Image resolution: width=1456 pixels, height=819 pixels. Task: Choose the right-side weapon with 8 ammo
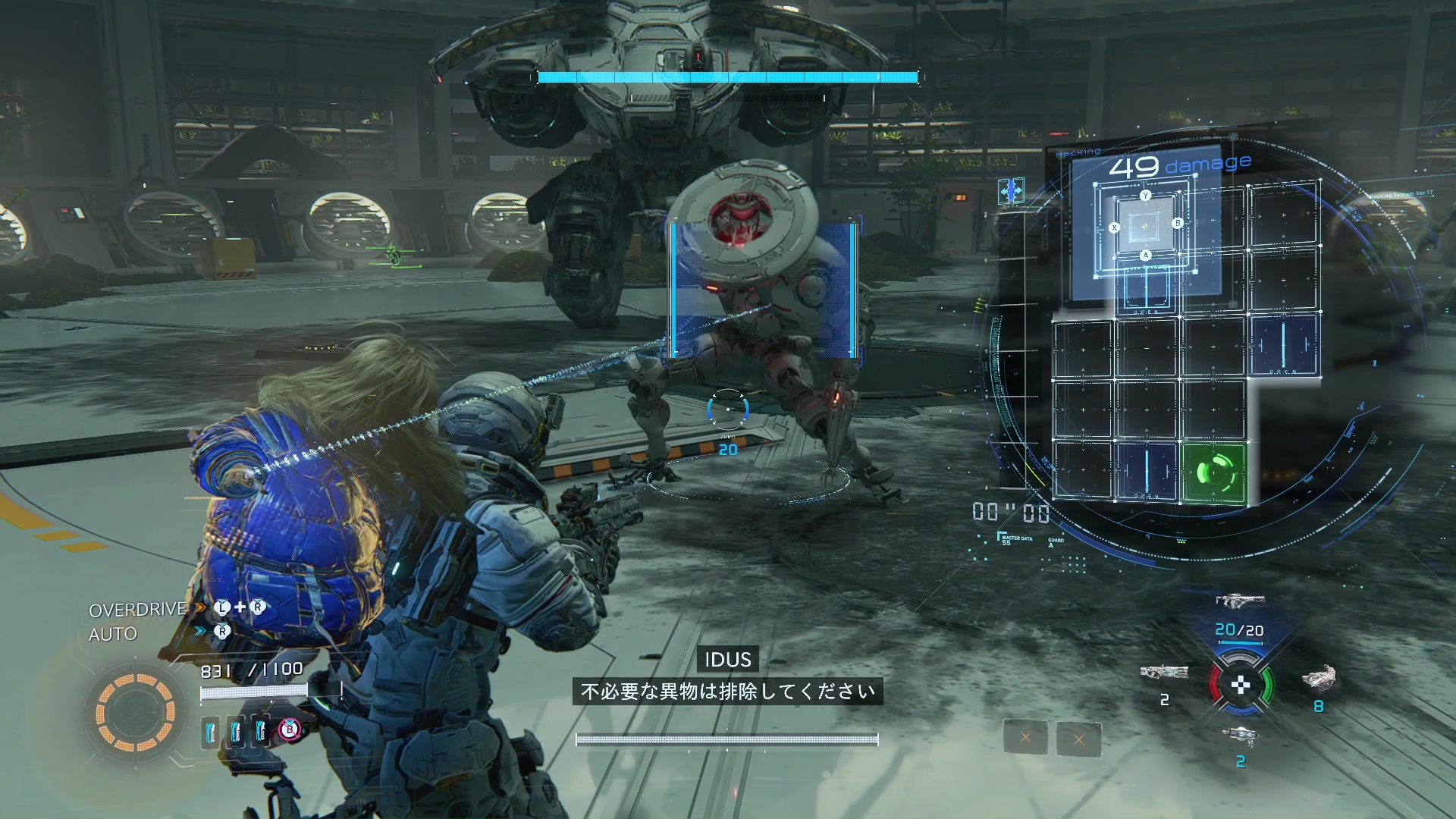click(x=1319, y=677)
